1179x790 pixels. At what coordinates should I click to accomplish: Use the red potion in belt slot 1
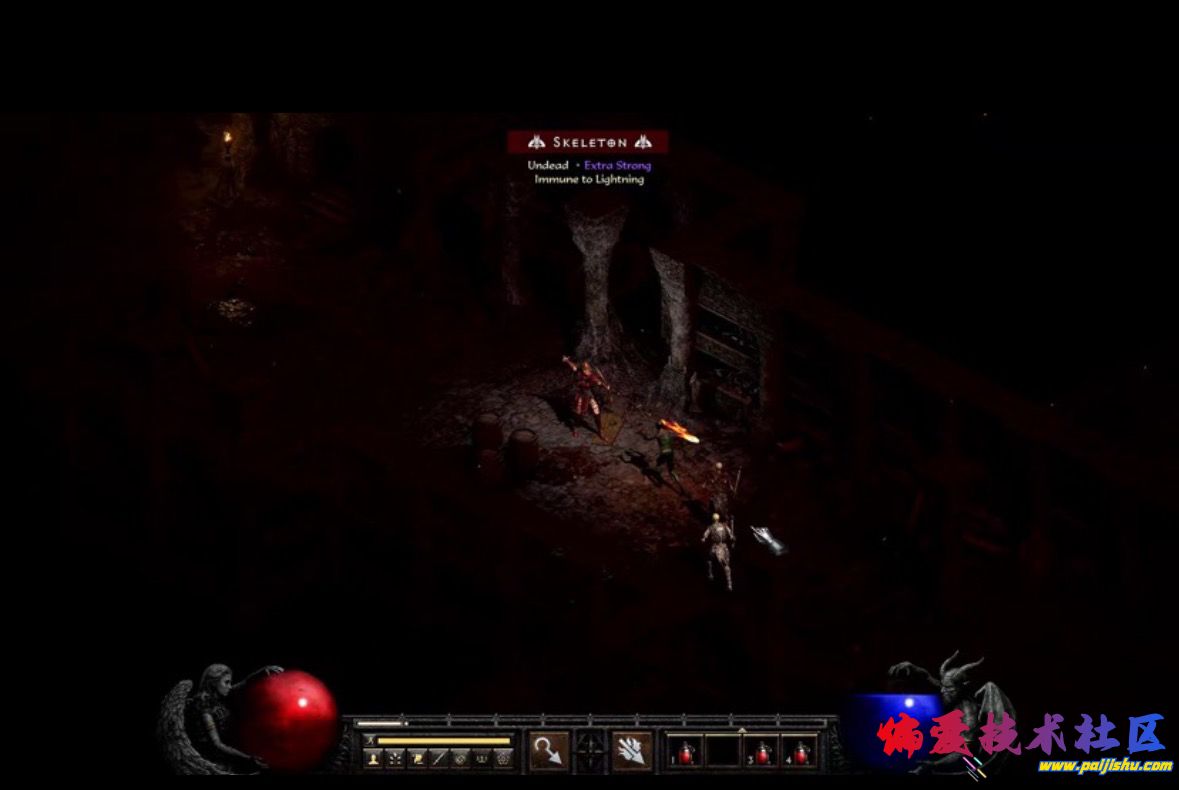[x=686, y=752]
